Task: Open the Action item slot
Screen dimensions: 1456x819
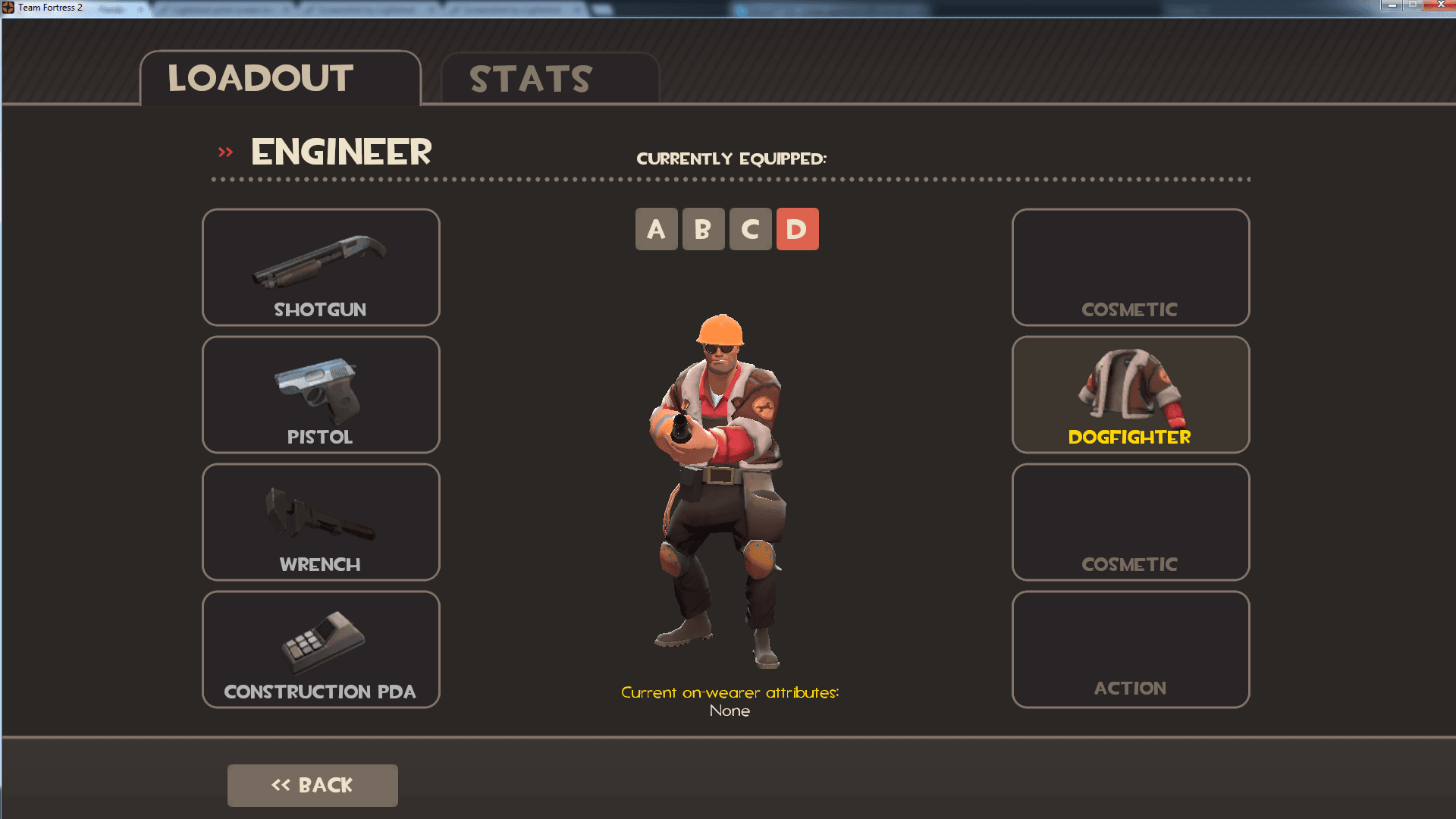Action: click(1130, 649)
